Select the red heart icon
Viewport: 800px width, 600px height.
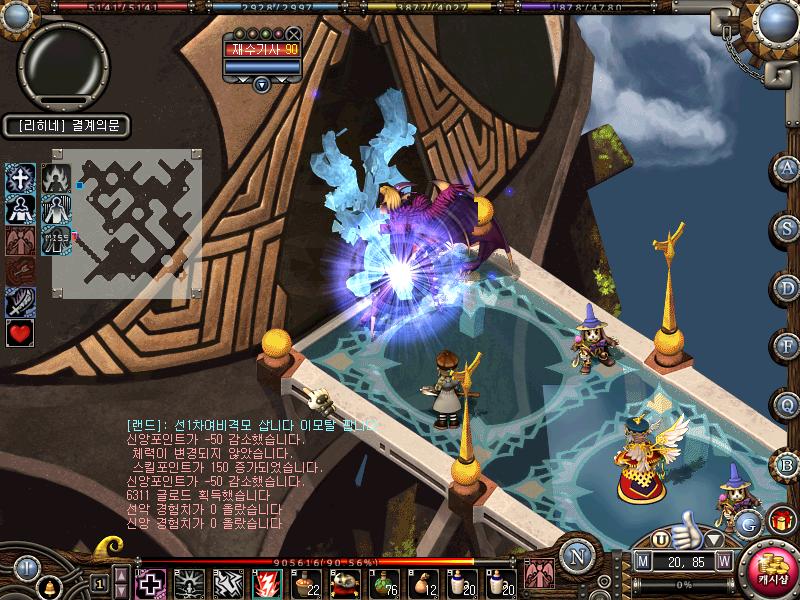pyautogui.click(x=21, y=333)
